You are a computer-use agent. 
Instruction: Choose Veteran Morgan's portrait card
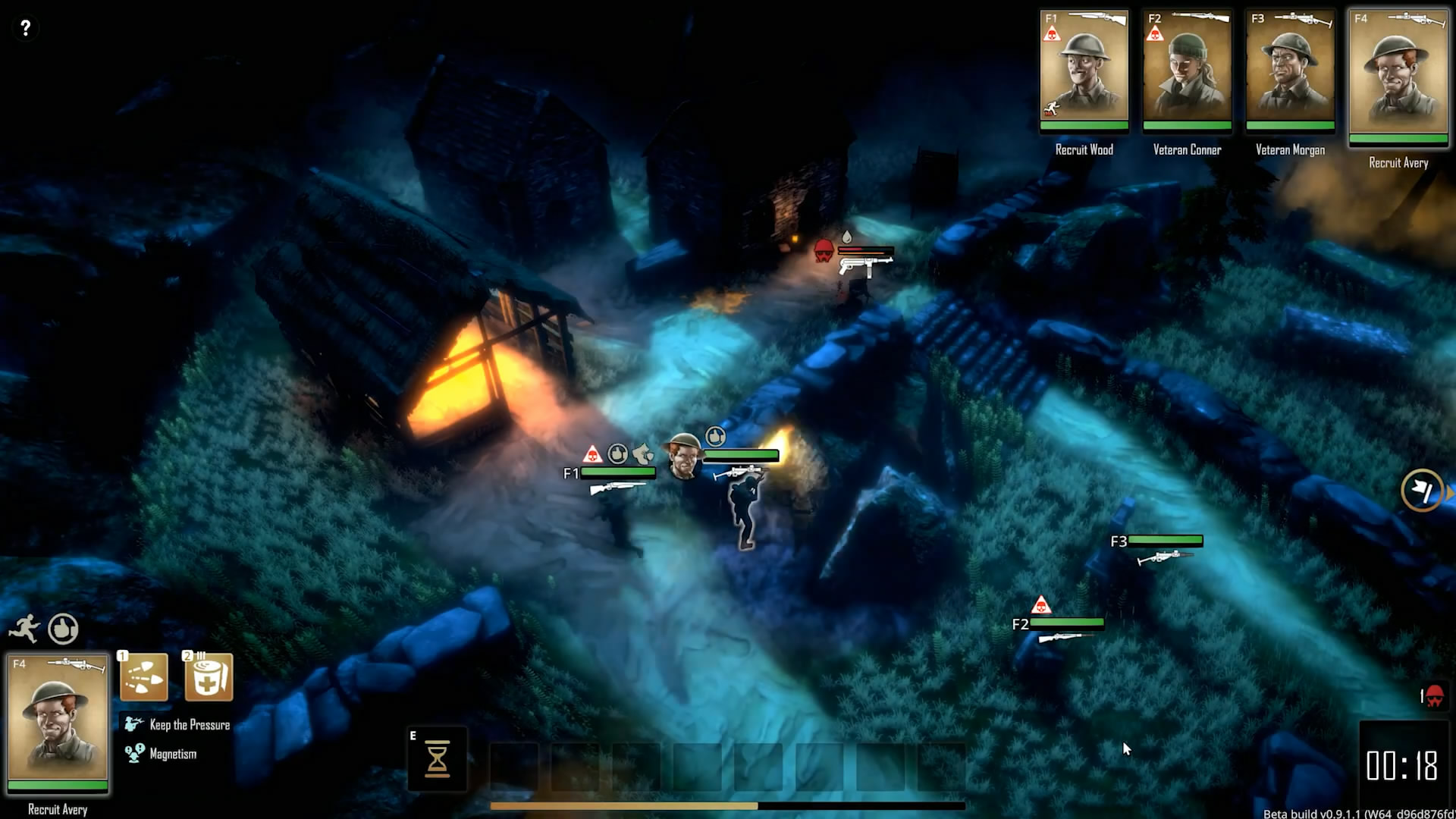click(1290, 70)
